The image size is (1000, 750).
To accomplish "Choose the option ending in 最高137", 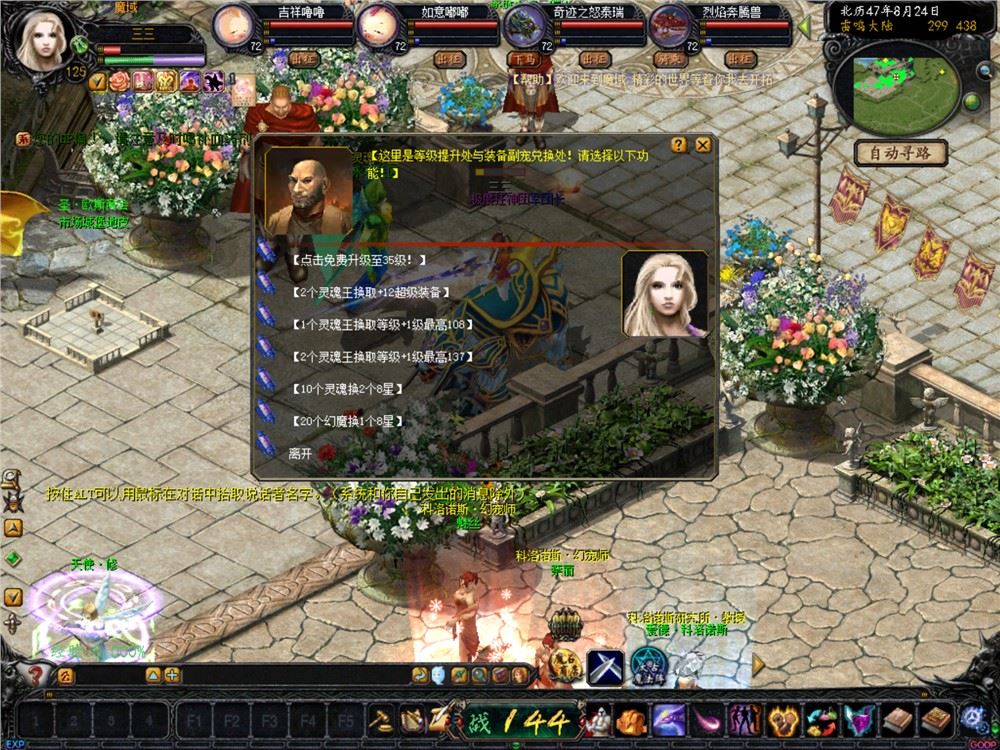I will point(380,356).
